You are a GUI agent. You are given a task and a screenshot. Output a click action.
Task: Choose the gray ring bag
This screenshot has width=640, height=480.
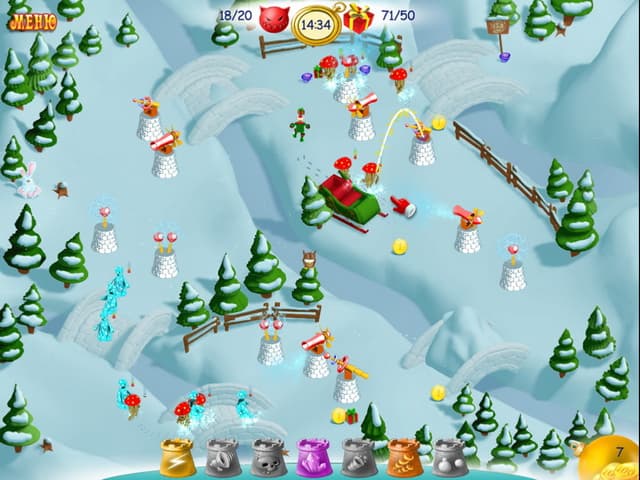point(222,458)
